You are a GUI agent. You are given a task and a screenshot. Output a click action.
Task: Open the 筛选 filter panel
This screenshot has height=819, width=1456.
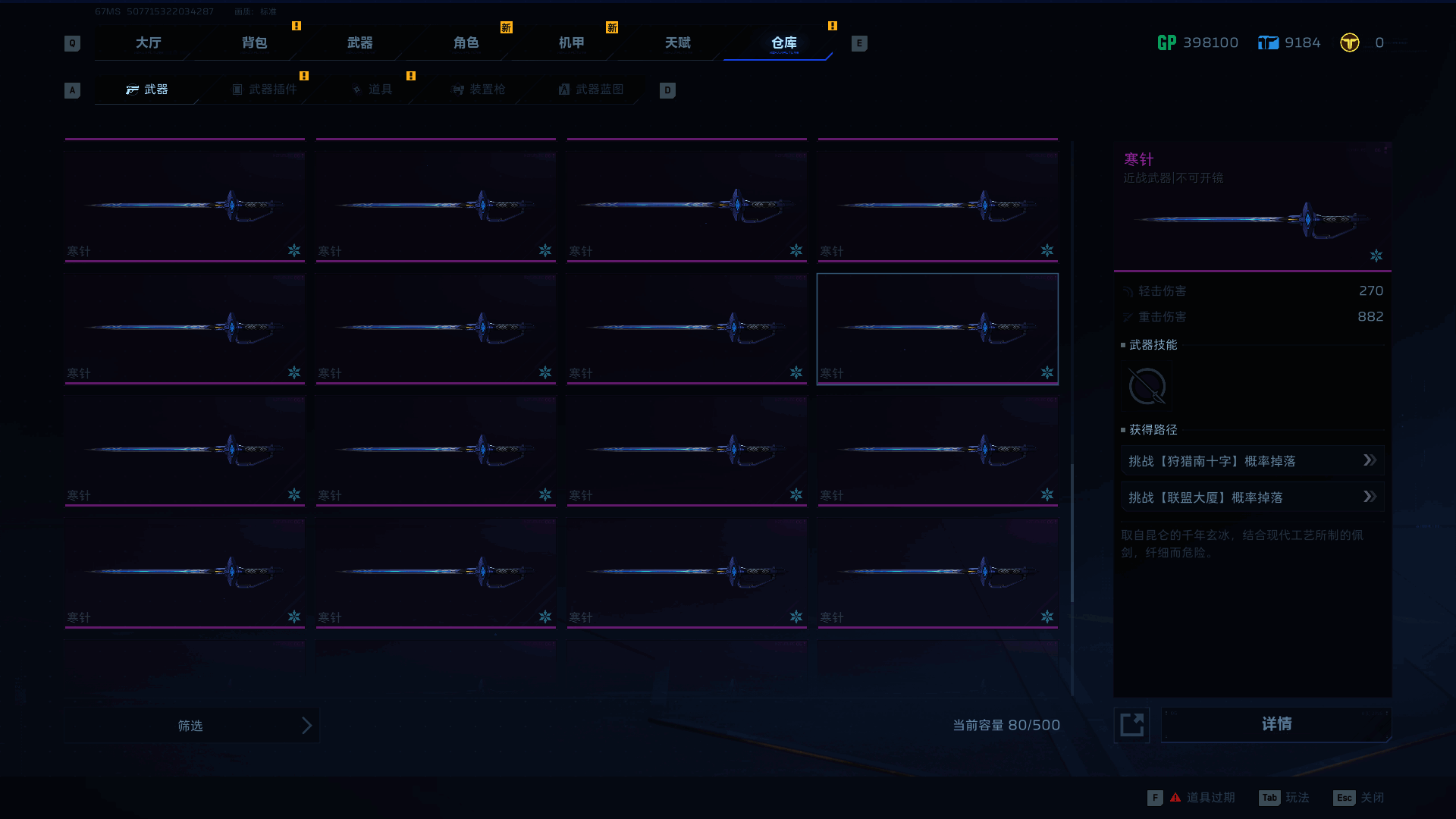191,726
